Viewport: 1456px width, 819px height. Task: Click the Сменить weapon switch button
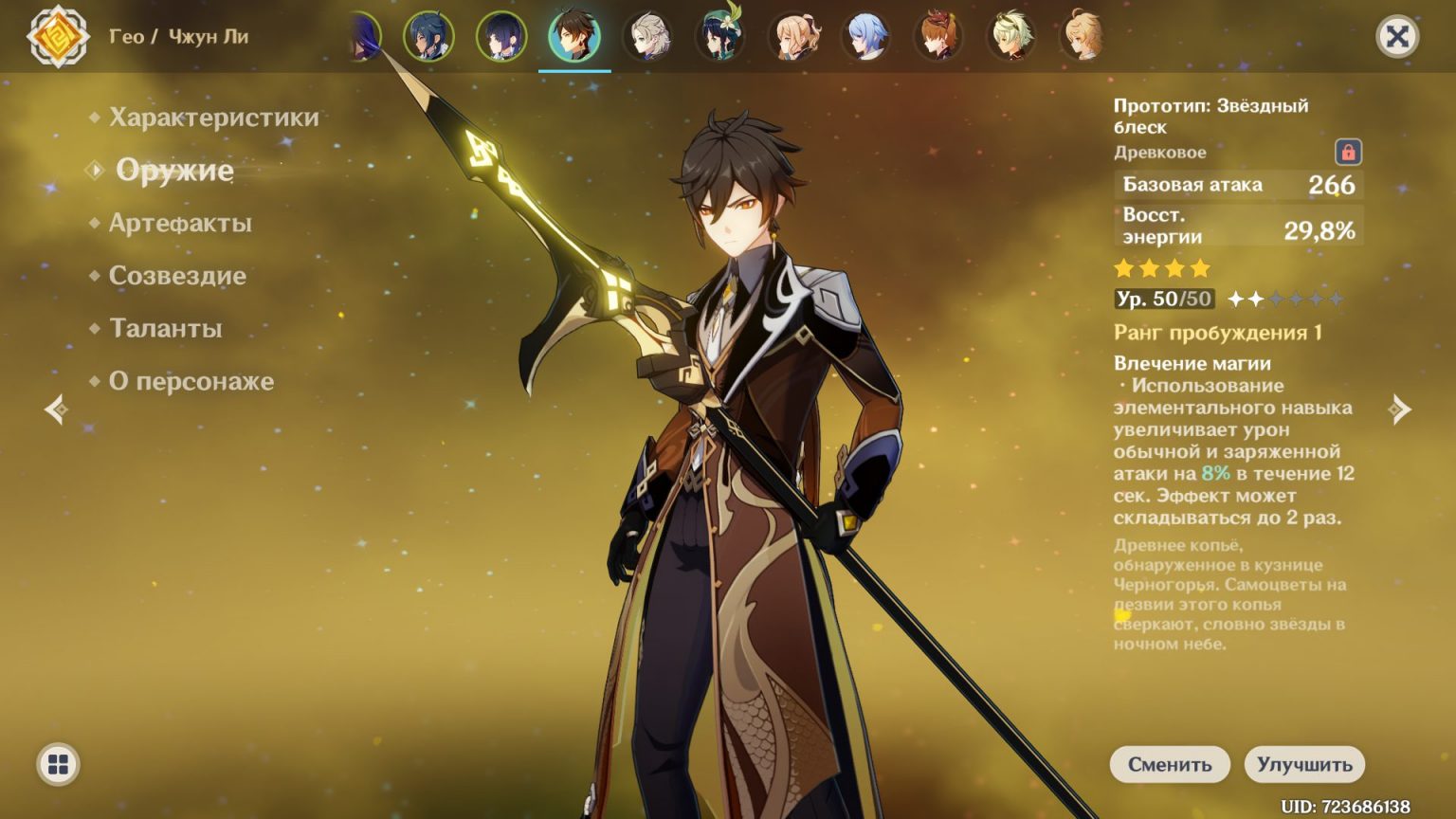pos(1170,765)
